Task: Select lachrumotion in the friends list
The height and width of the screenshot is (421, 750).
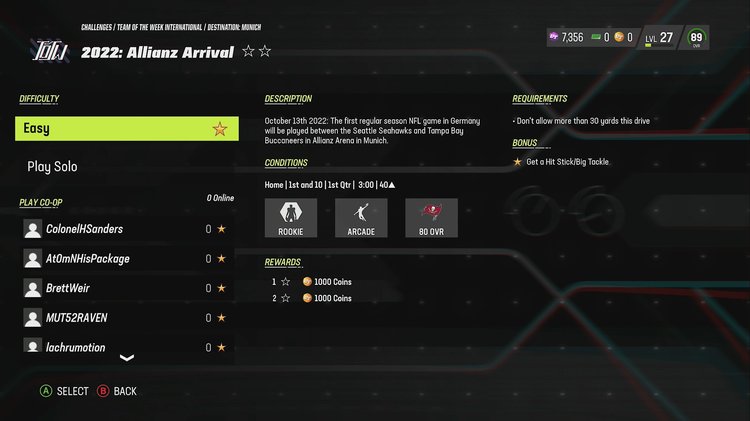Action: pyautogui.click(x=127, y=347)
